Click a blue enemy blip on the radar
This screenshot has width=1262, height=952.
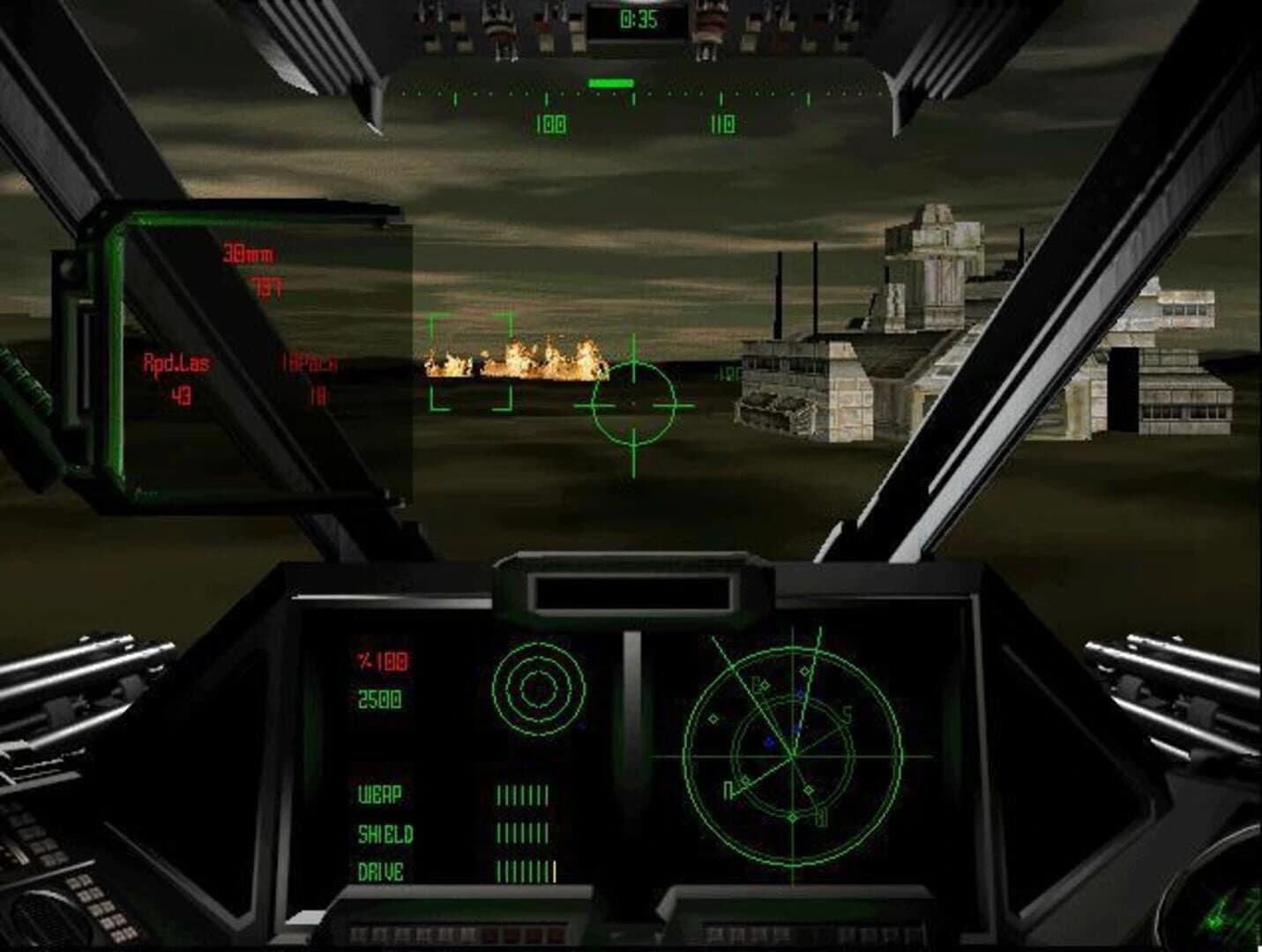tap(768, 741)
